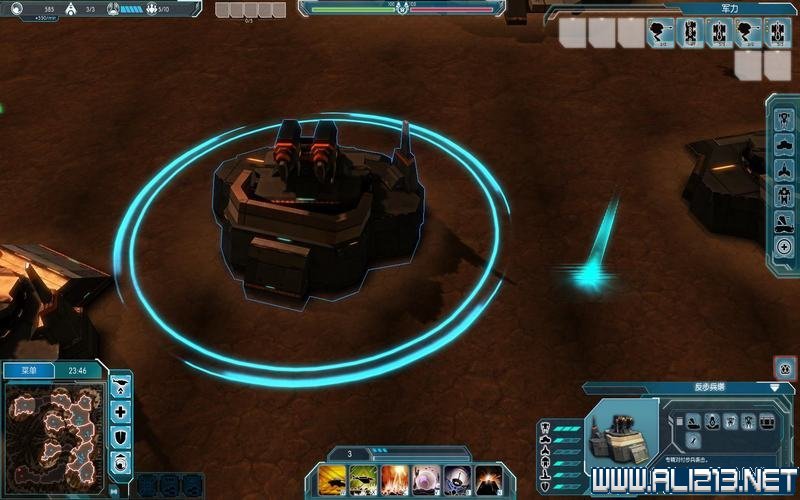
Task: Select the plus-sign button beside the minimap
Action: 121,411
